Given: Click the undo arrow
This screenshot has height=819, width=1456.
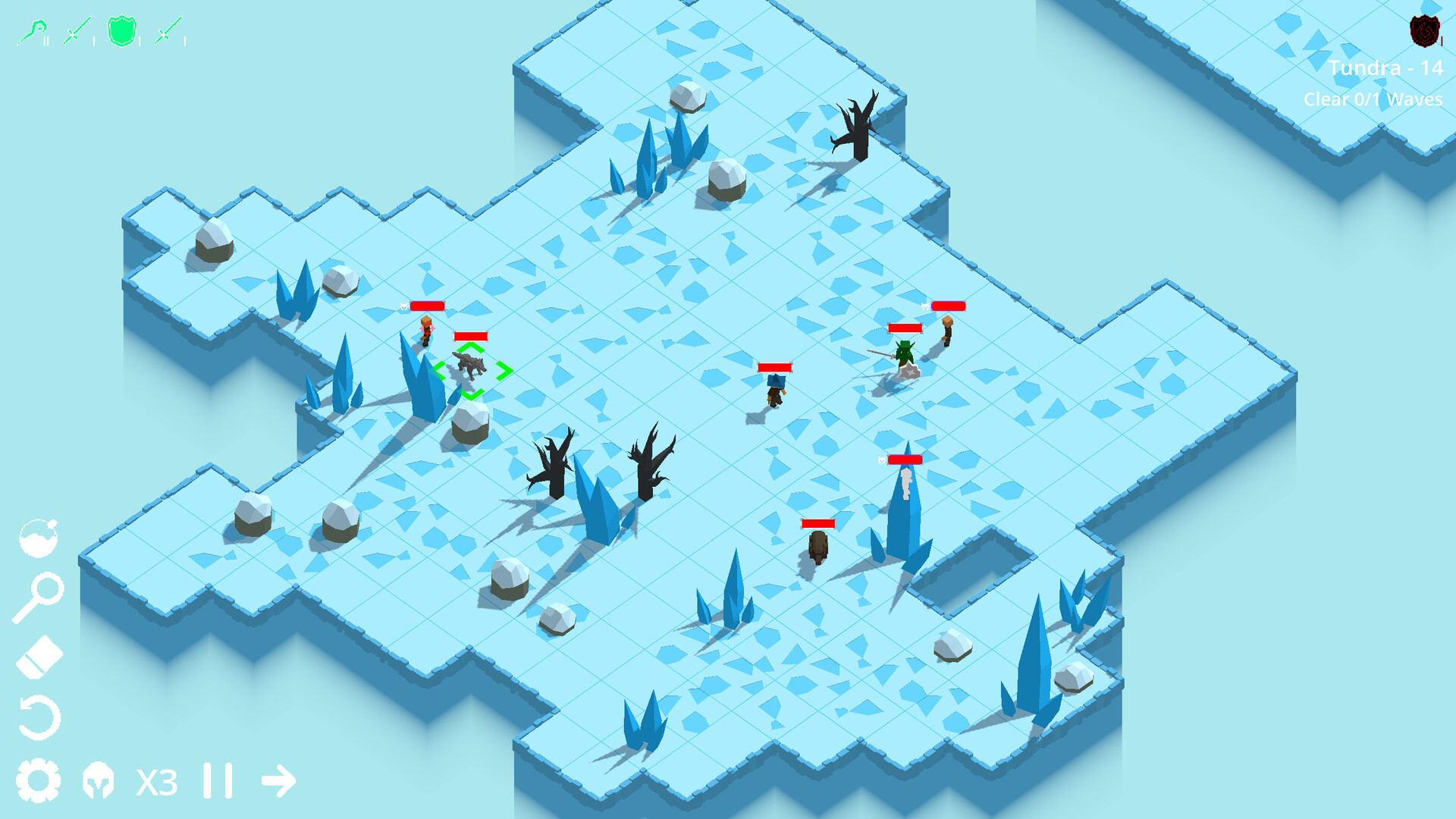Looking at the screenshot, I should [x=40, y=717].
